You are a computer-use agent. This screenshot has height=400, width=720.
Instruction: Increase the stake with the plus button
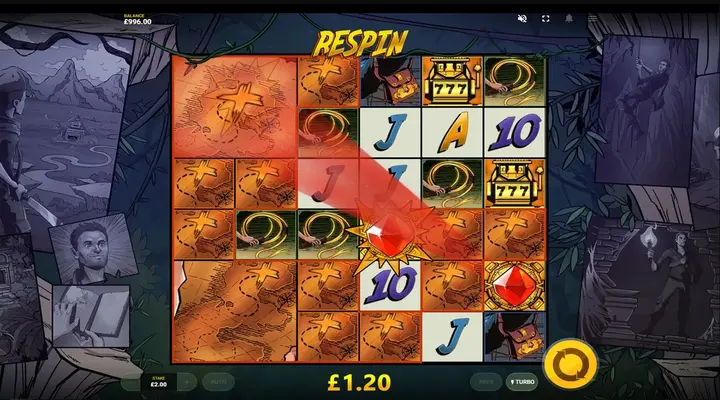coord(187,381)
